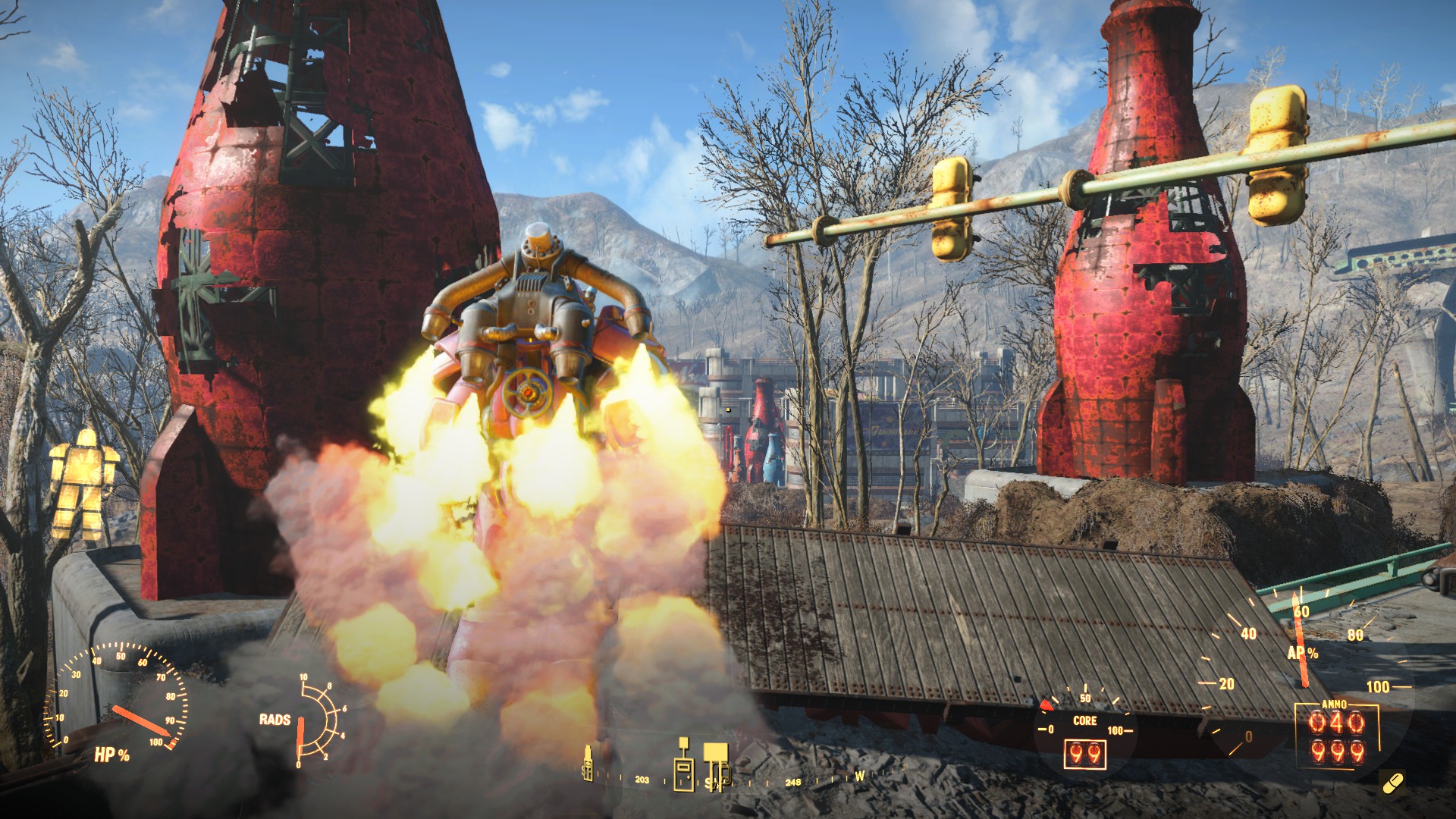
Task: Select the bottle-shaped compass marker
Action: [x=587, y=761]
